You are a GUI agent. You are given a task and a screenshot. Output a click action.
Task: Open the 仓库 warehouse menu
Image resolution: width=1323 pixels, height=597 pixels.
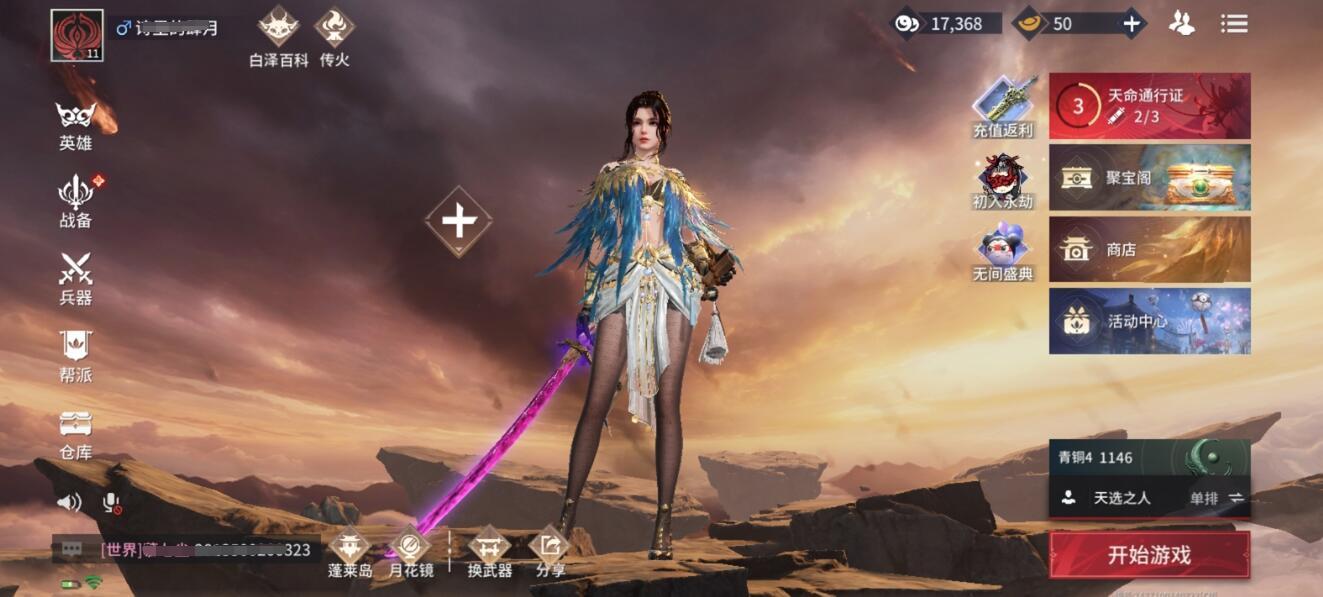pos(75,433)
